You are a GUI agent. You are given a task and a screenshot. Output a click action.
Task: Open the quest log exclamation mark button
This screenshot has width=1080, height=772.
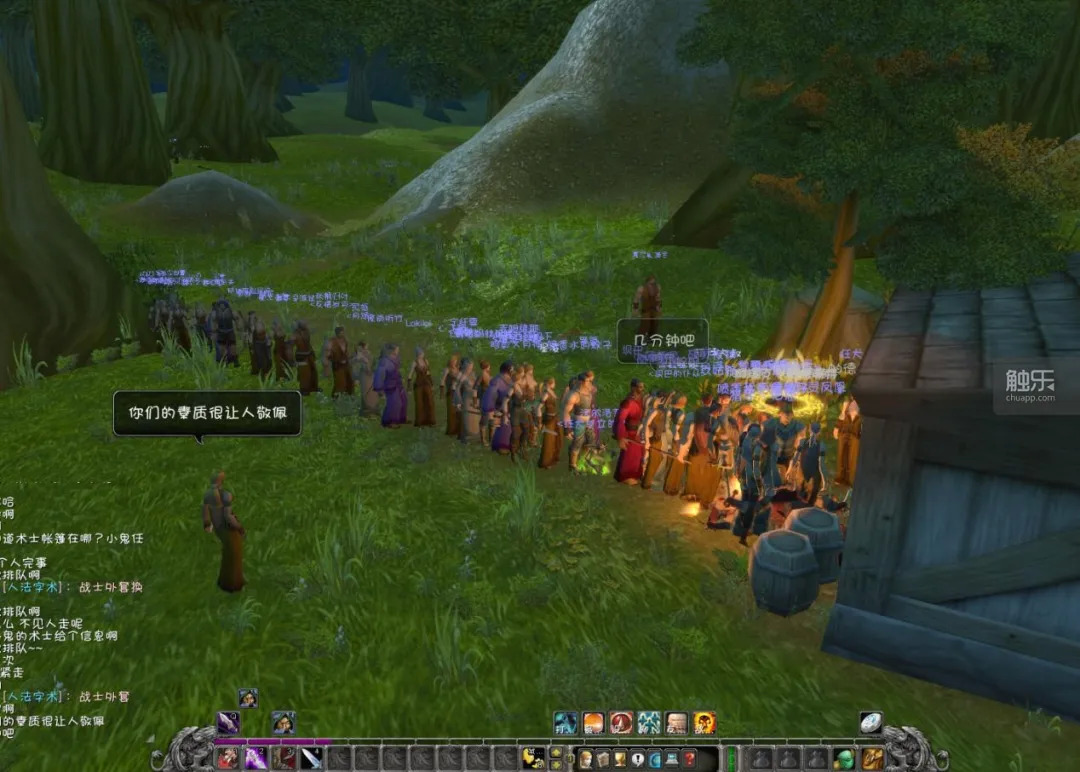(x=636, y=759)
